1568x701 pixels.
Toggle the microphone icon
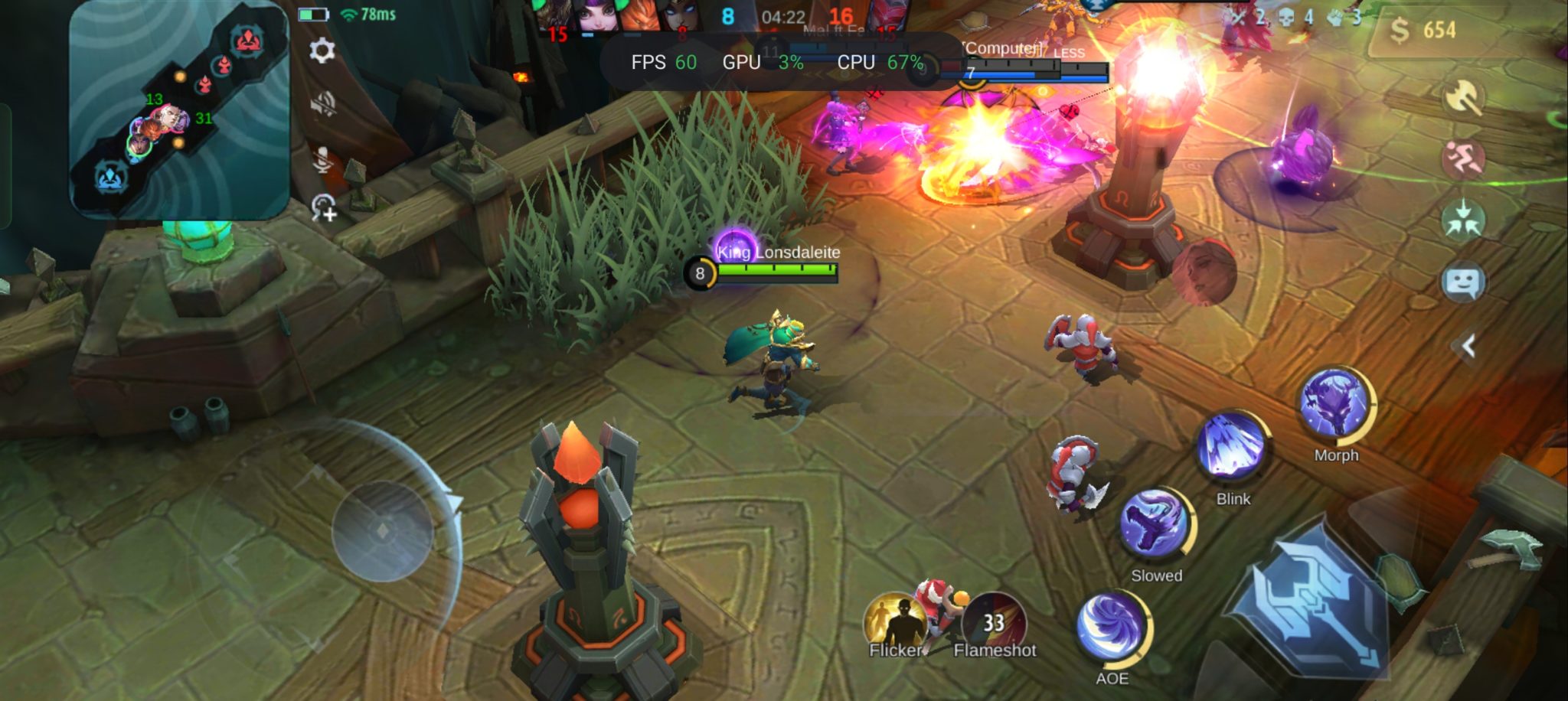323,158
